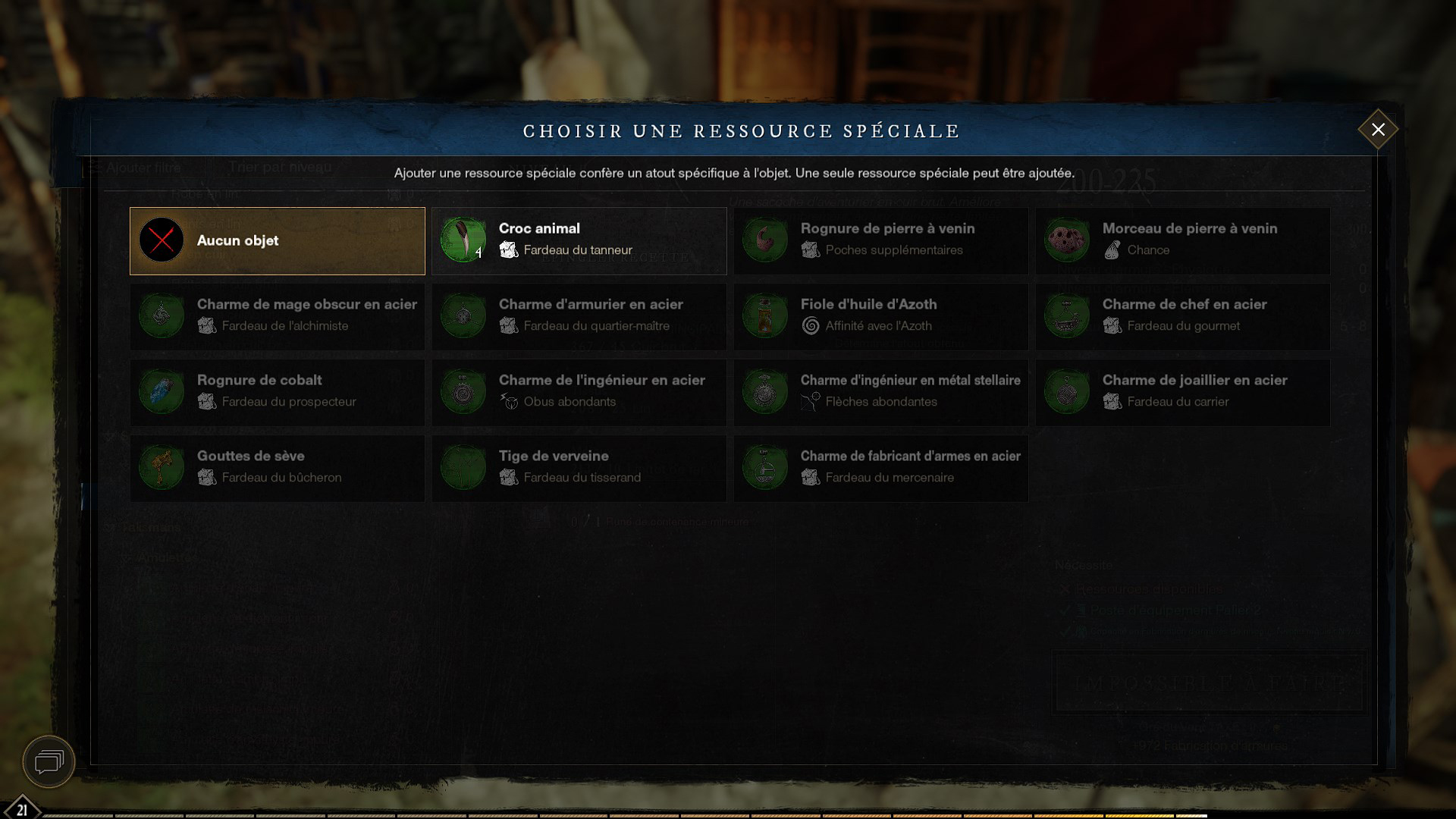This screenshot has width=1456, height=819.
Task: Choose Croc animal resource
Action: point(579,241)
